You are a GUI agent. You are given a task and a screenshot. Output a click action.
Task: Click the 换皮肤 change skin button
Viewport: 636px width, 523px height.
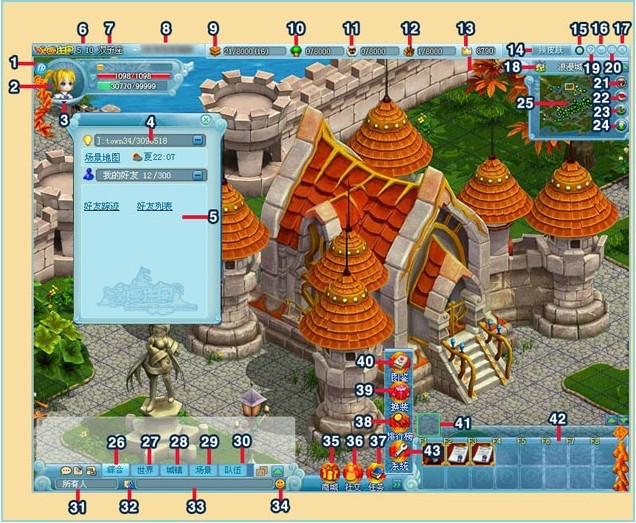point(548,48)
